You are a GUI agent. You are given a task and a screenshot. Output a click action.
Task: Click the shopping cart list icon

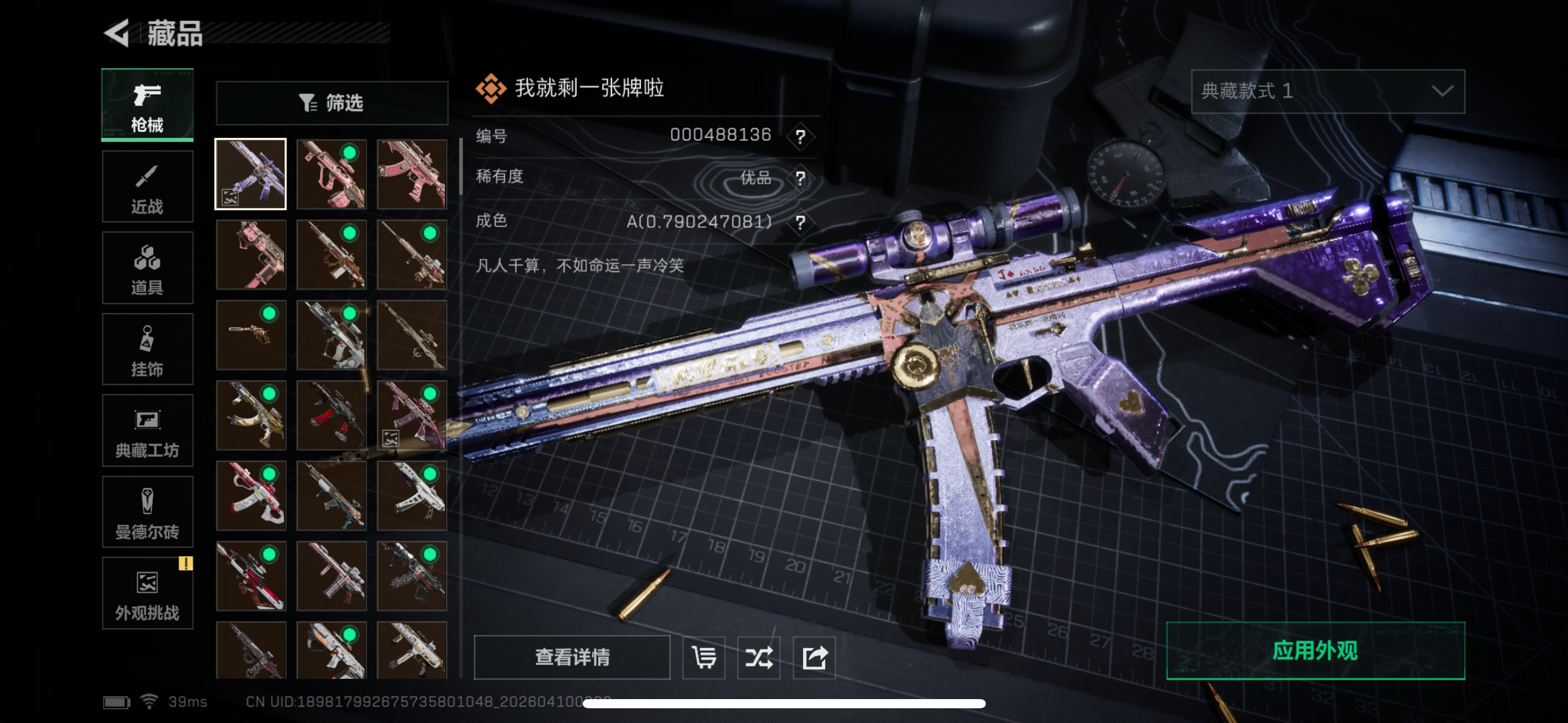[x=704, y=657]
